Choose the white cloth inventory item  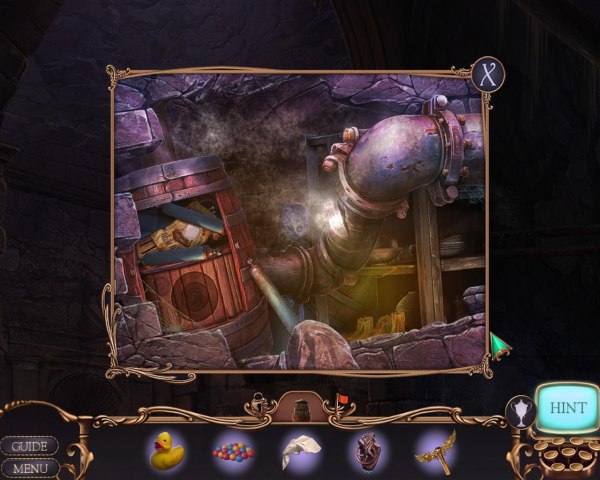[x=299, y=451]
